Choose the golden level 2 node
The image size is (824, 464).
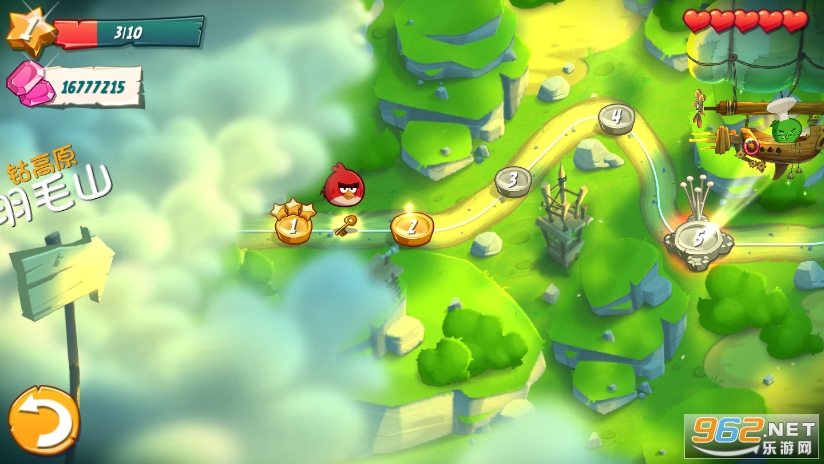pos(411,228)
